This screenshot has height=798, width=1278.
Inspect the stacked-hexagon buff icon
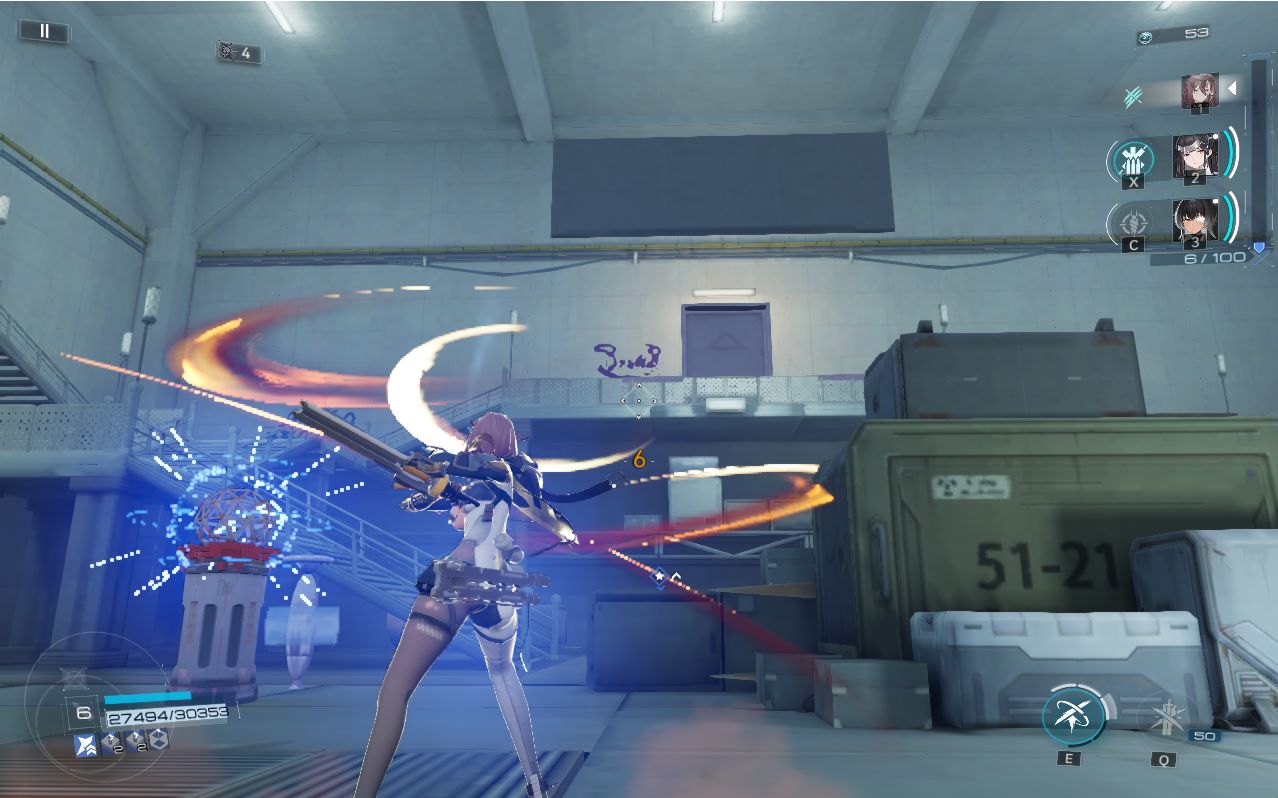pyautogui.click(x=158, y=740)
